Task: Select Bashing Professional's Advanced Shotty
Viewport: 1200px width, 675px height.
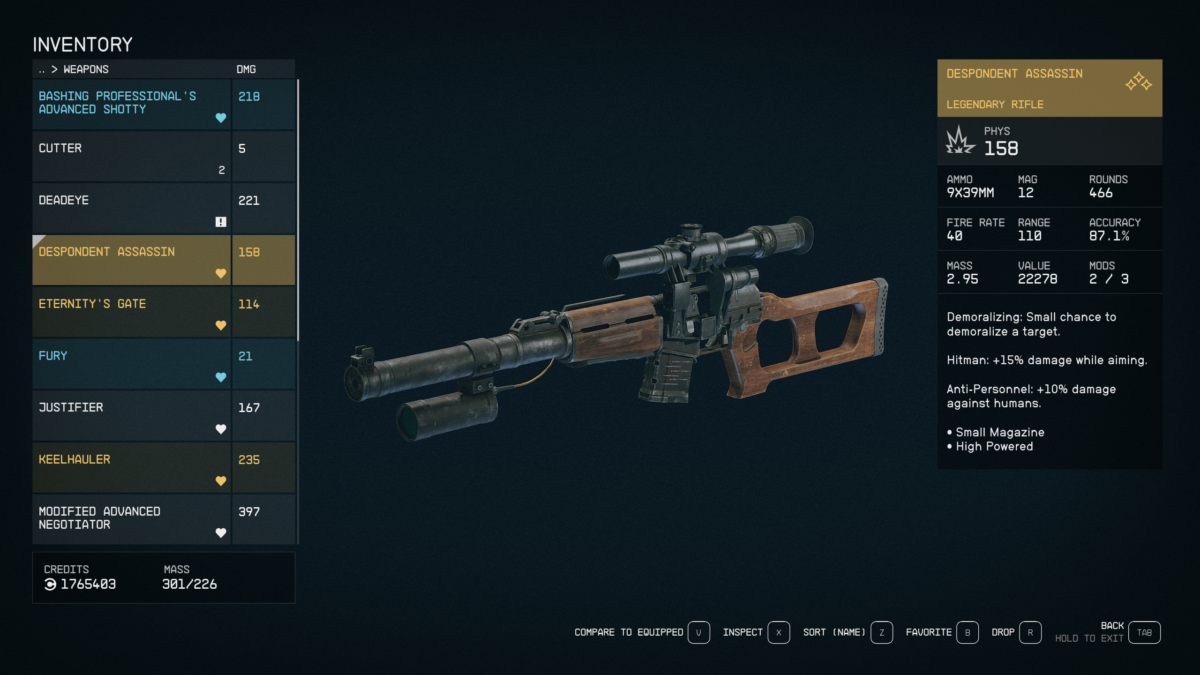Action: (x=132, y=104)
